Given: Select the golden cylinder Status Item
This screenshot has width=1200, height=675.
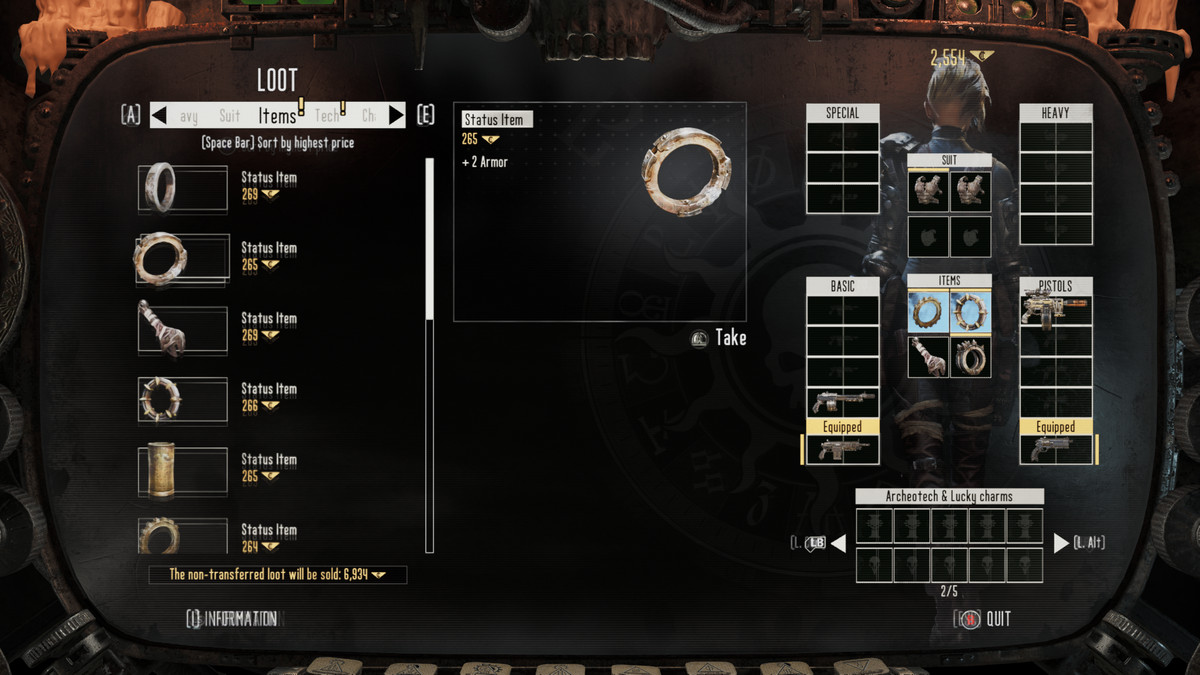Looking at the screenshot, I should click(183, 468).
